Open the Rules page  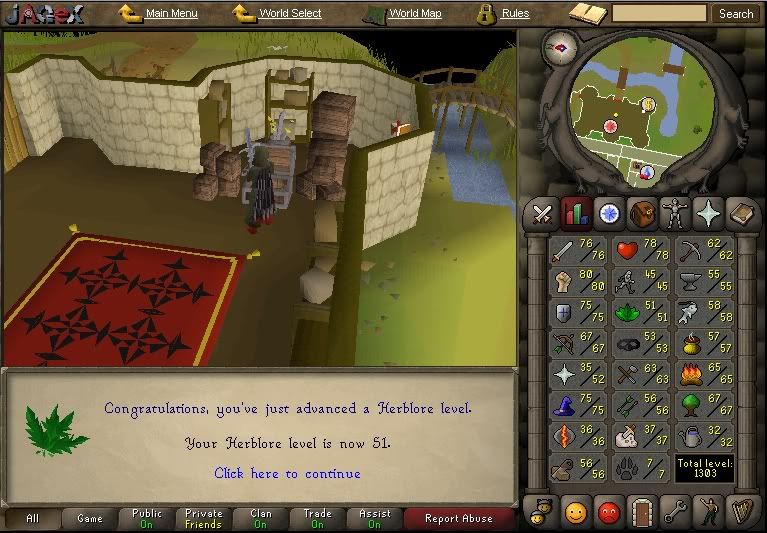pyautogui.click(x=514, y=14)
